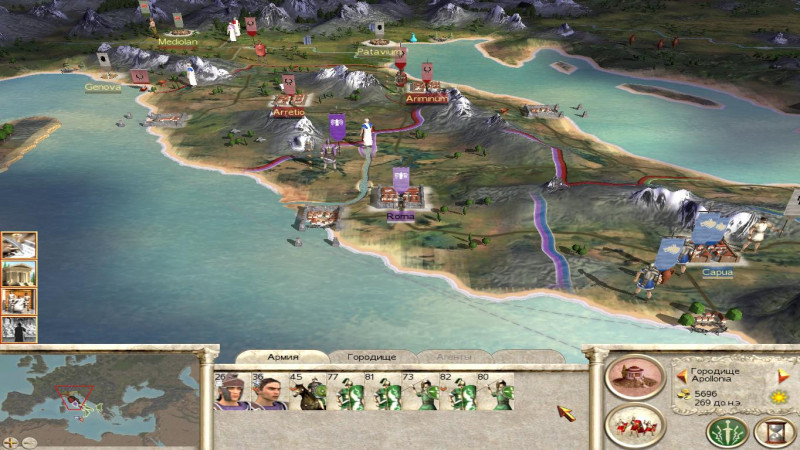Go to the next settlement arrow
Viewport: 800px width, 450px height.
coord(784,376)
